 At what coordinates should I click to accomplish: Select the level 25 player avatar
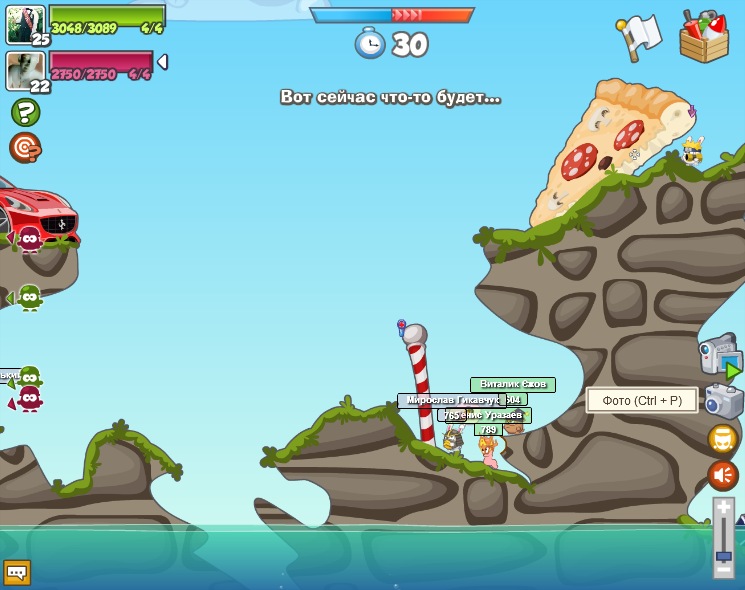(25, 24)
